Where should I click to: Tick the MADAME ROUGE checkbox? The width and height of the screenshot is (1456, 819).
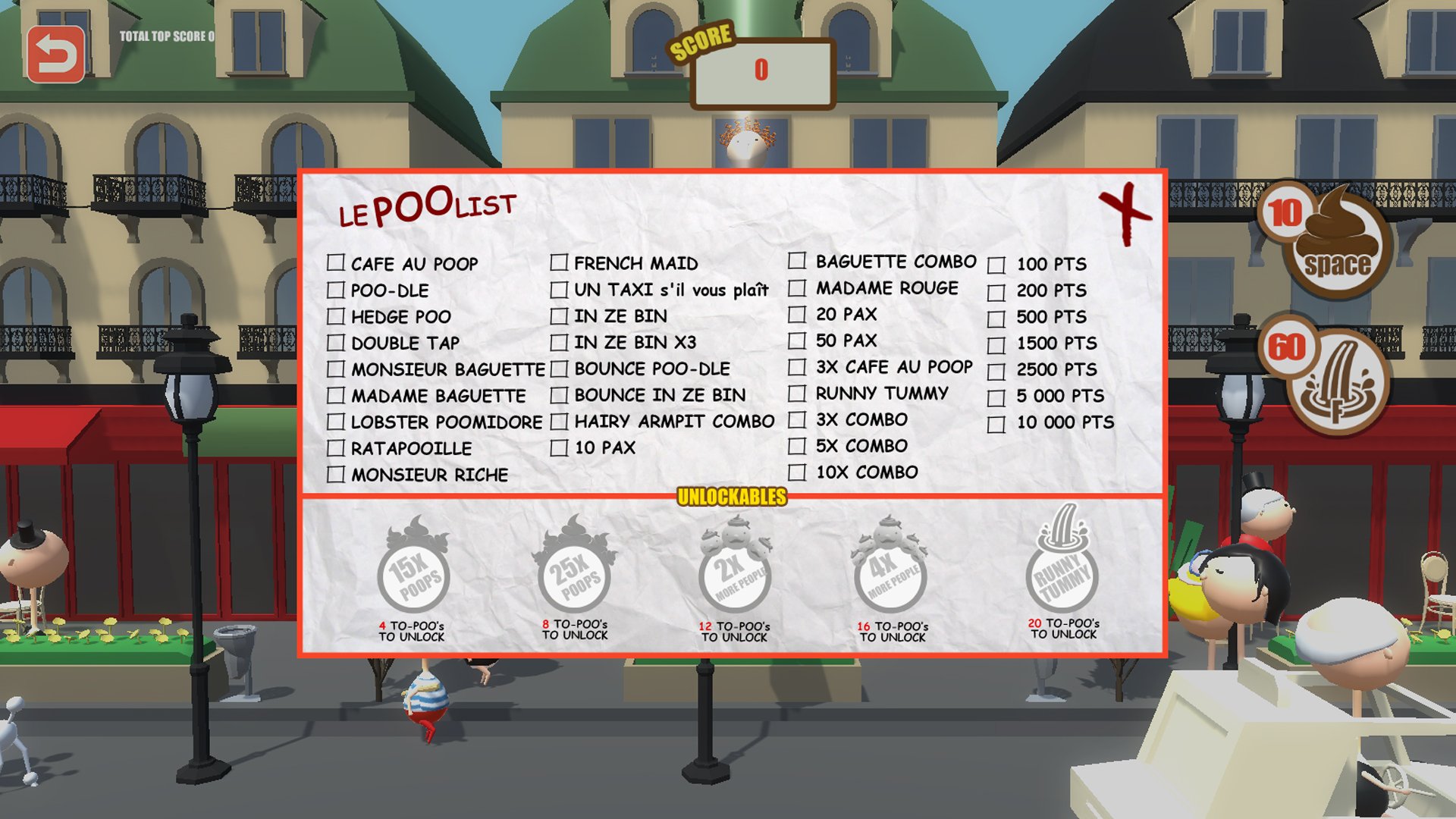point(798,288)
